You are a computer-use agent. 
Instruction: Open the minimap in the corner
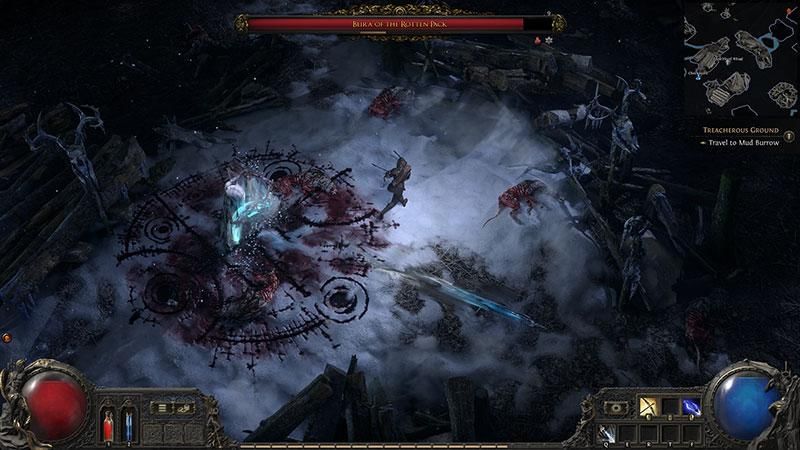(x=741, y=60)
